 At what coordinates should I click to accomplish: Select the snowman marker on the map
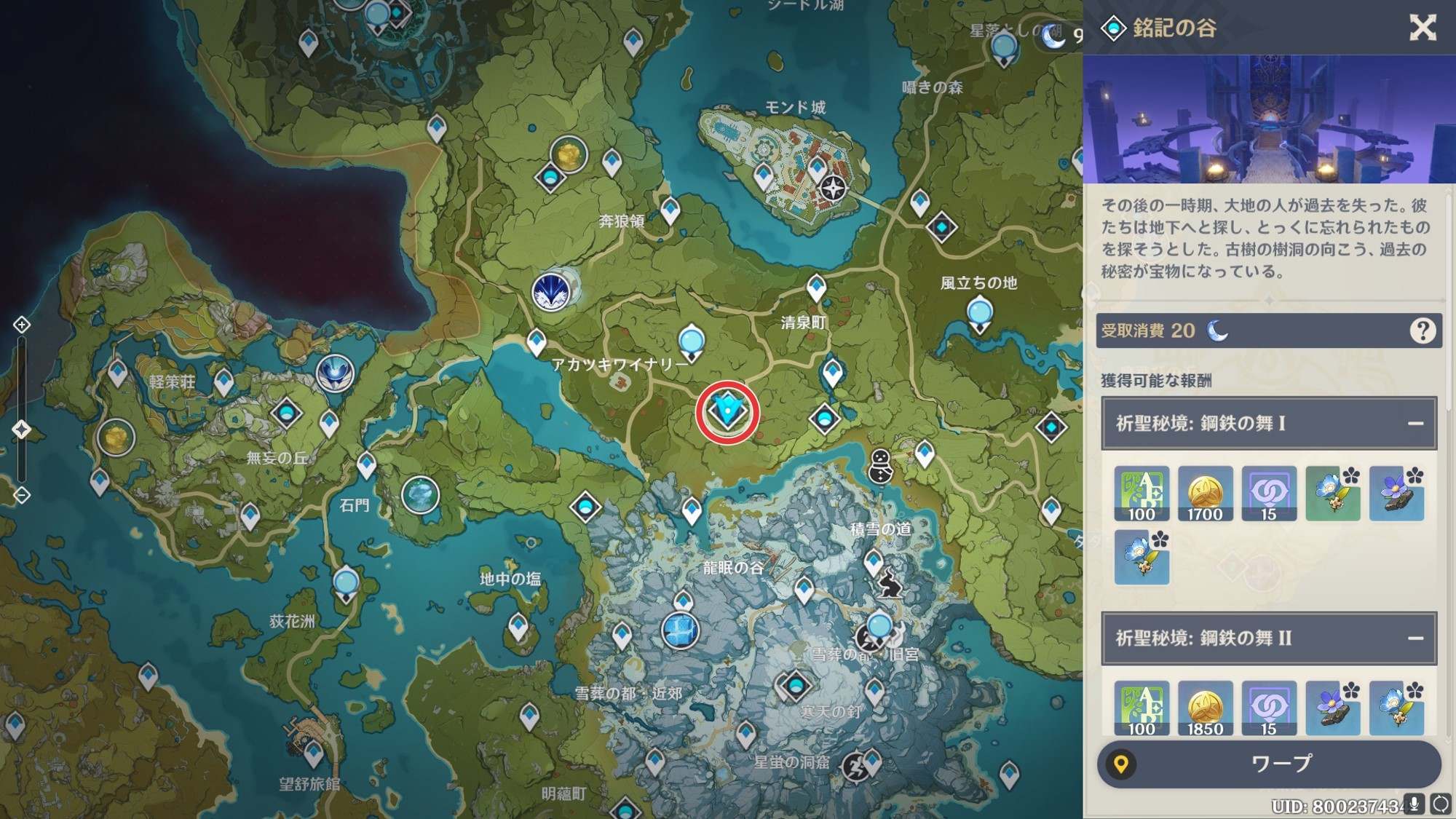881,466
